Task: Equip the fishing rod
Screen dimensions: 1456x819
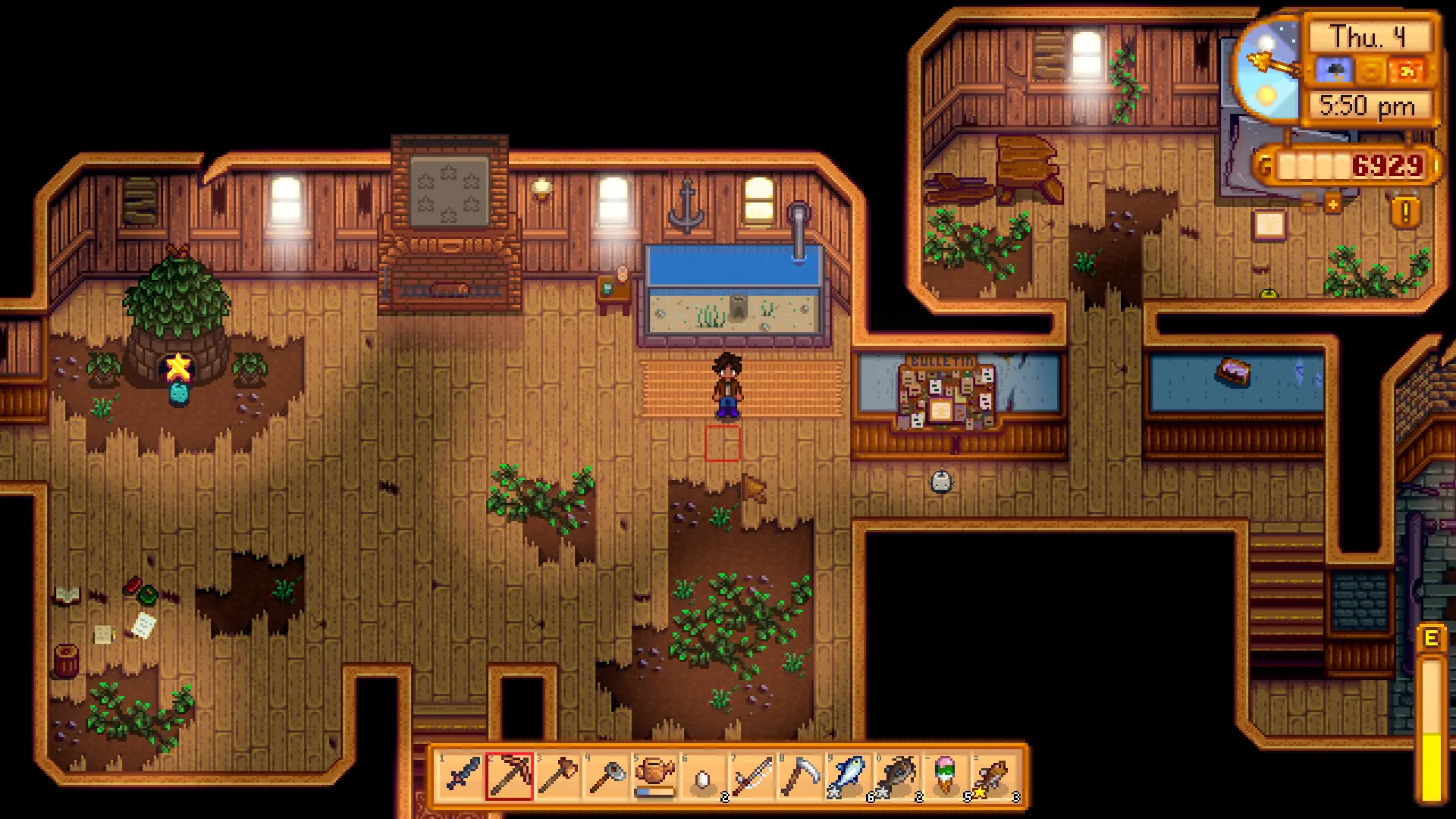Action: [x=752, y=777]
